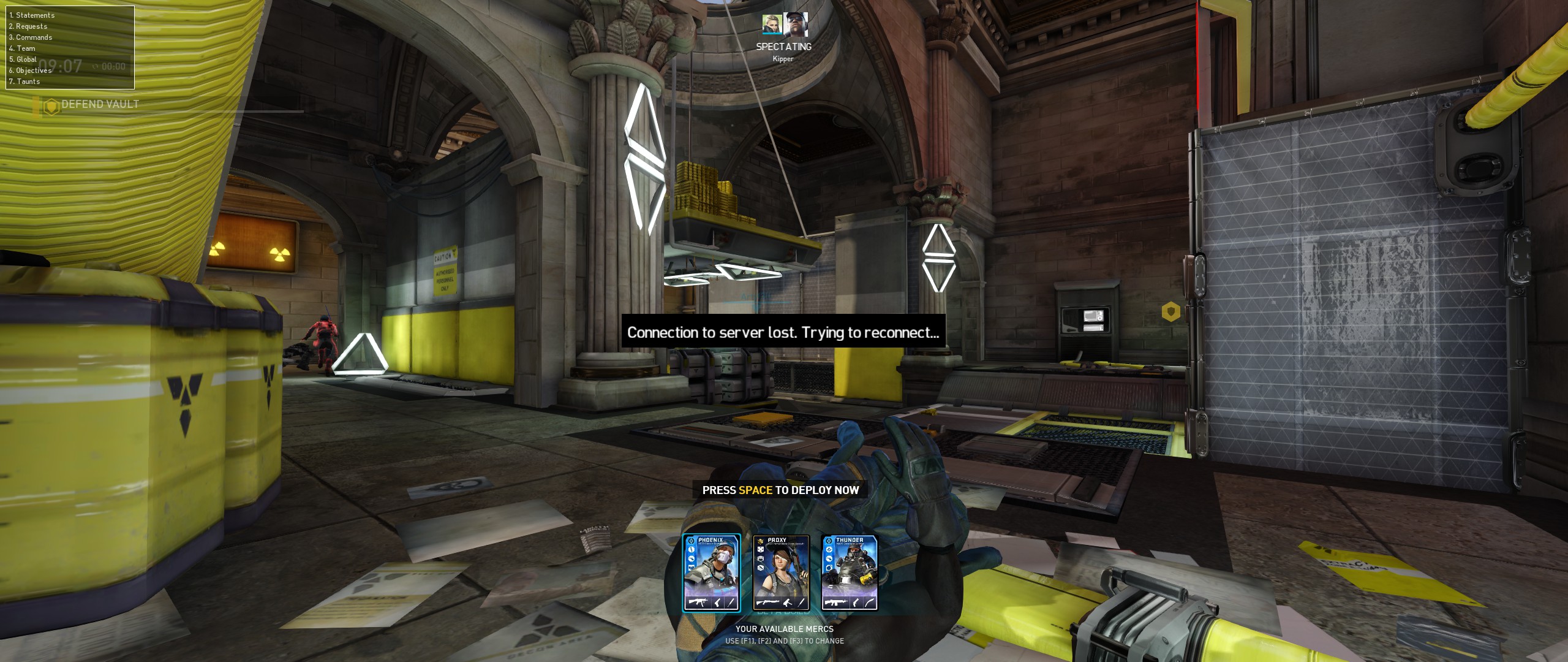Viewport: 1568px width, 662px height.
Task: Choose the Proxy merc card
Action: [781, 573]
